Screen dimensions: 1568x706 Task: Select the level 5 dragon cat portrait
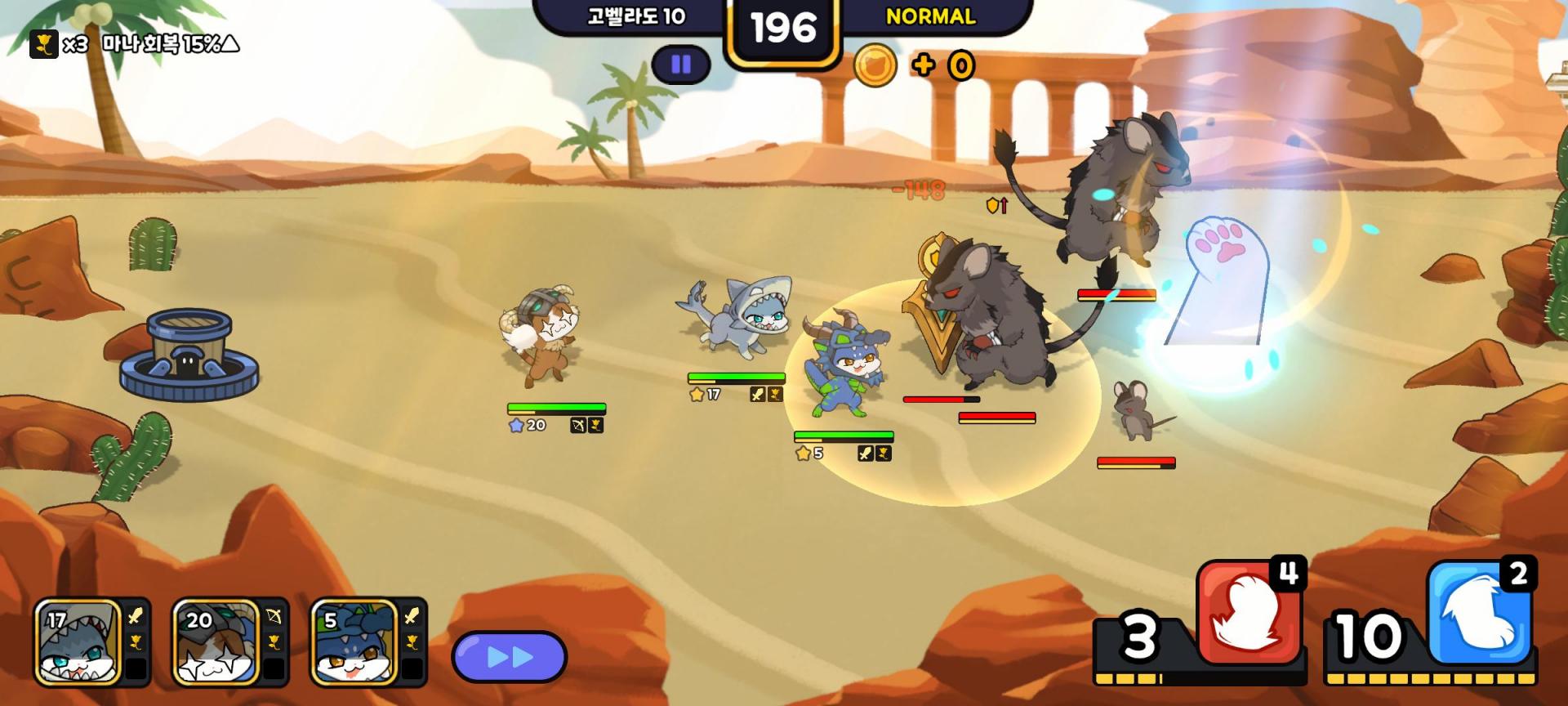pyautogui.click(x=354, y=643)
